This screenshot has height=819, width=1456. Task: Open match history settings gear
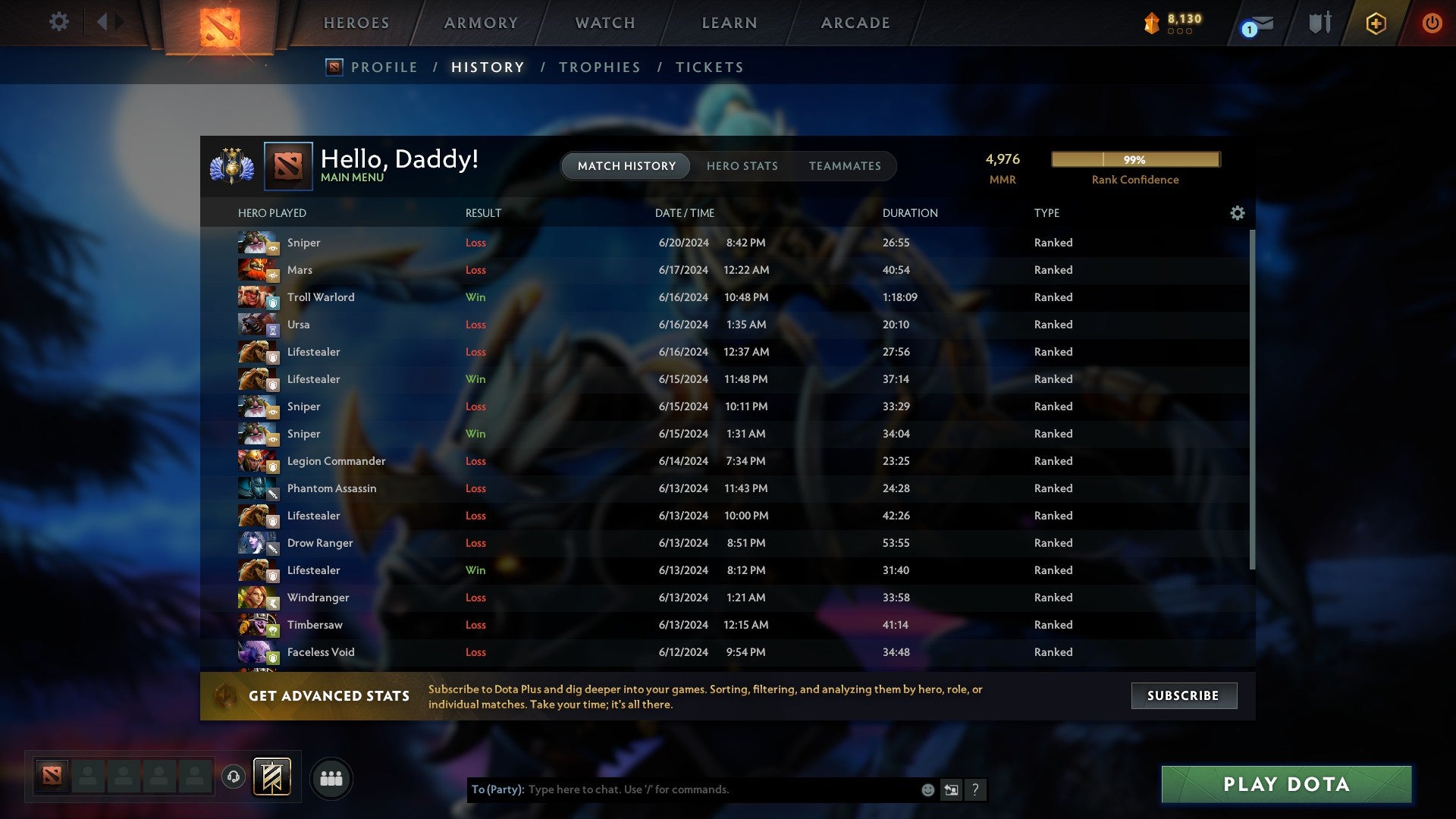(x=1237, y=213)
